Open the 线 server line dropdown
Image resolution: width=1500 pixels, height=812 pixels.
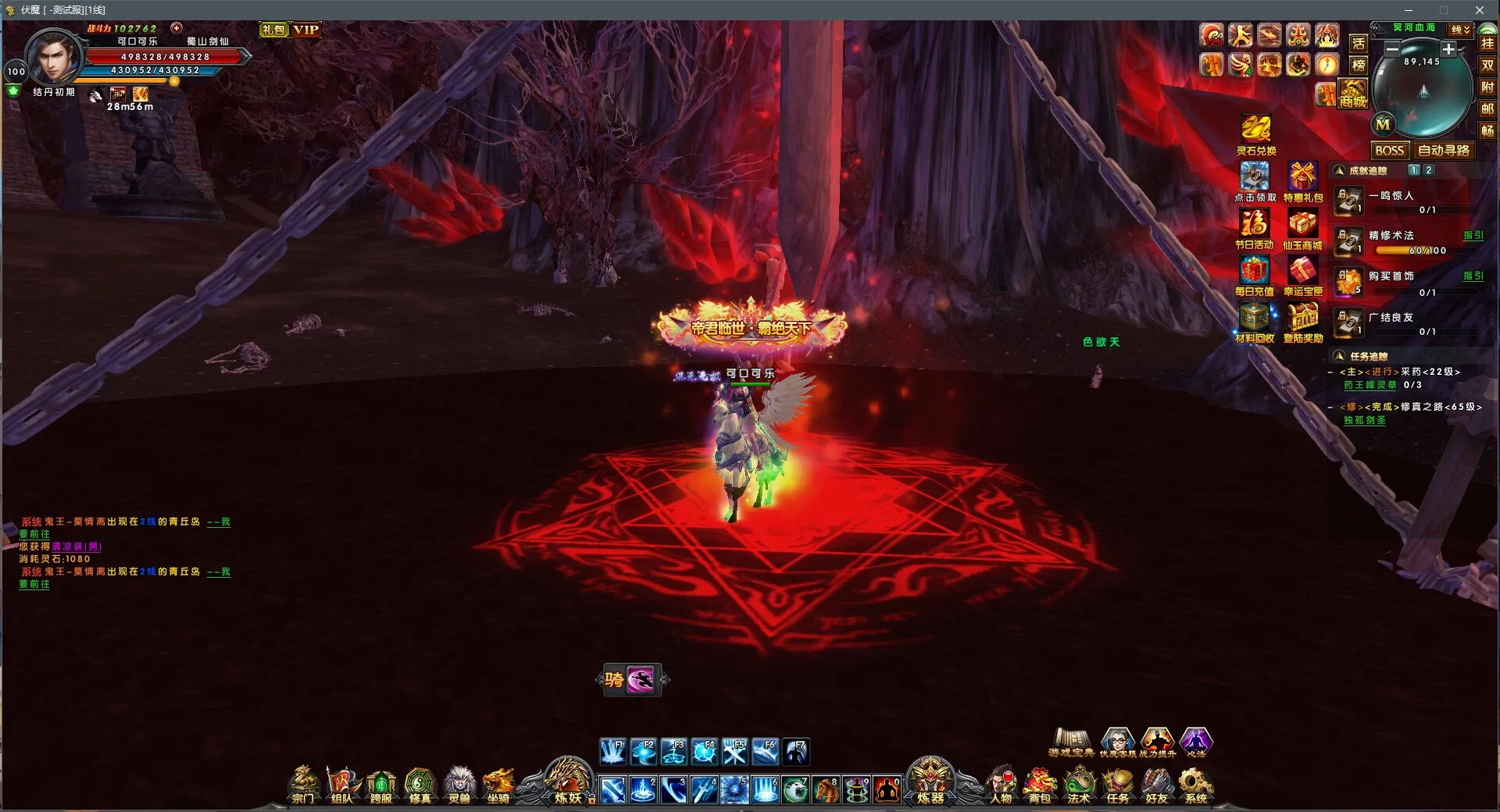click(1460, 27)
